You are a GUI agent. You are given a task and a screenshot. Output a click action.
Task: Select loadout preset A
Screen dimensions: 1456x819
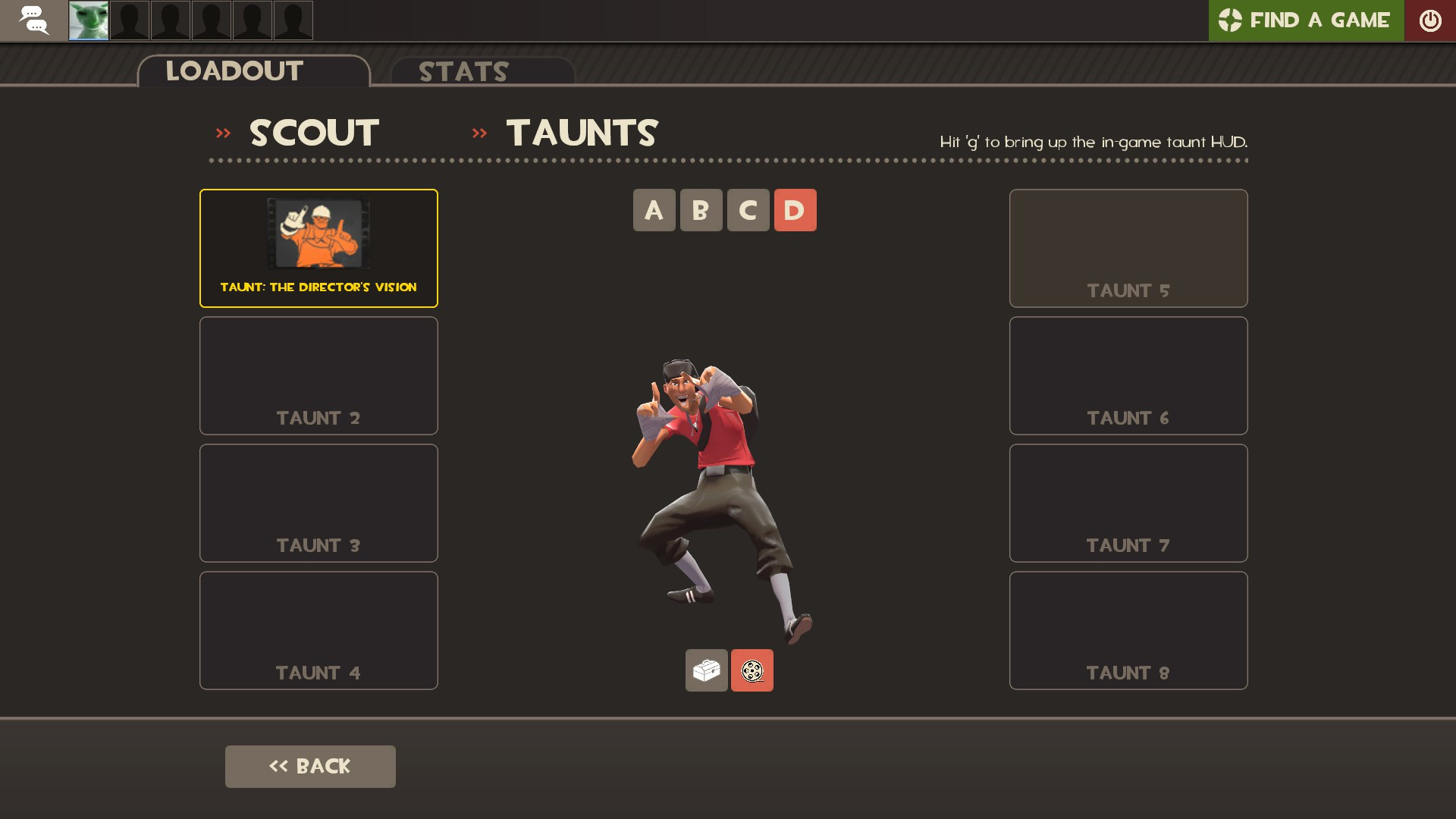[654, 210]
